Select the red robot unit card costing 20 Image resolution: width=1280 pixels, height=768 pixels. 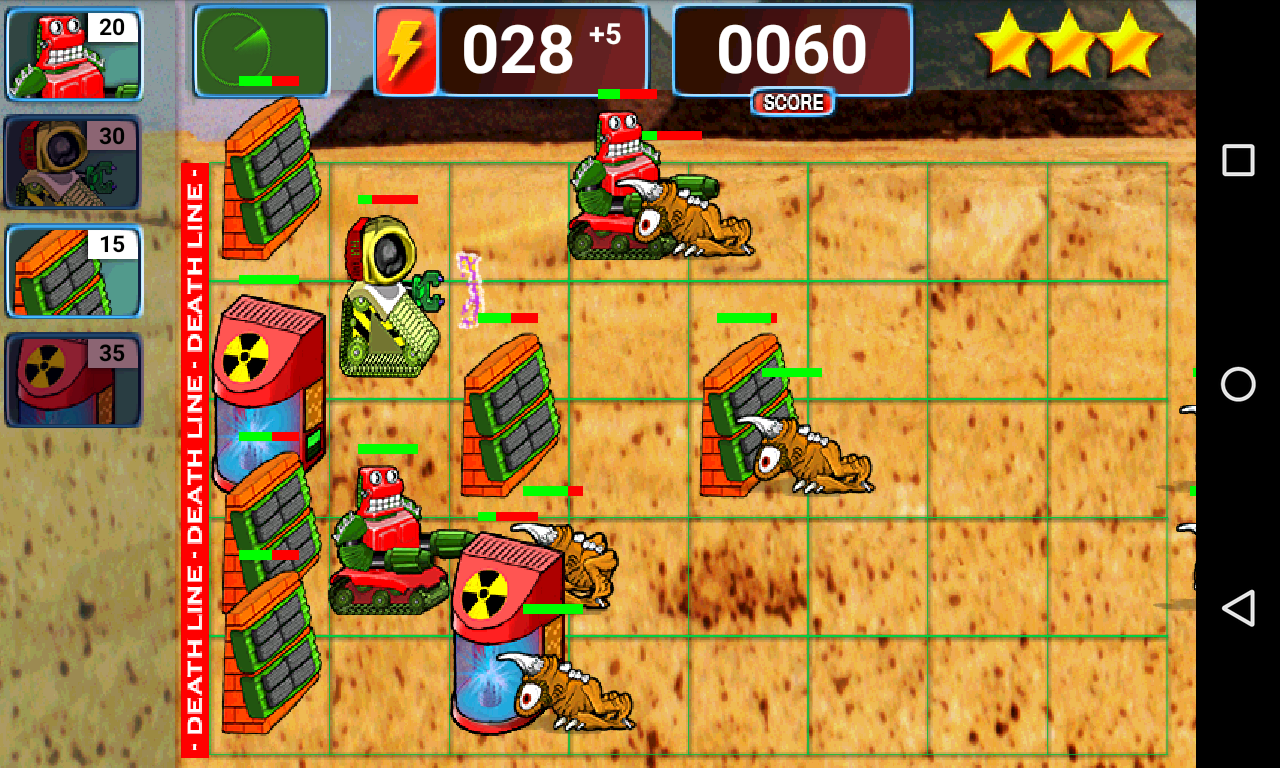tap(74, 54)
